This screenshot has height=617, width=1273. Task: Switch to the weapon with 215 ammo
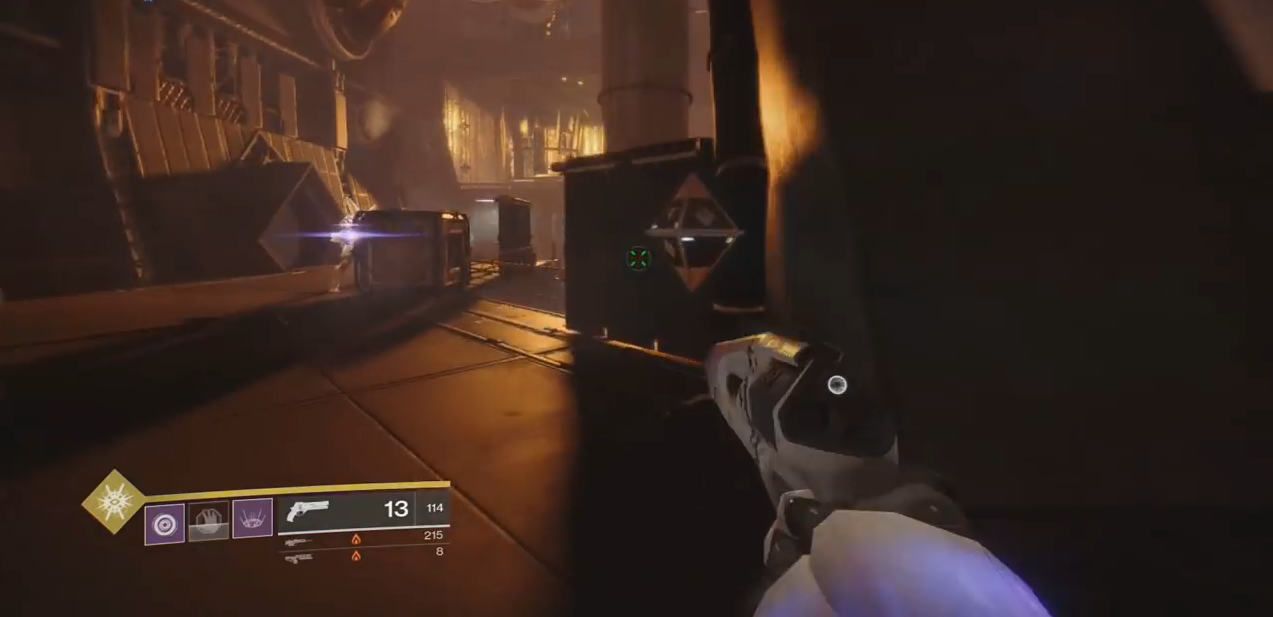tap(299, 541)
